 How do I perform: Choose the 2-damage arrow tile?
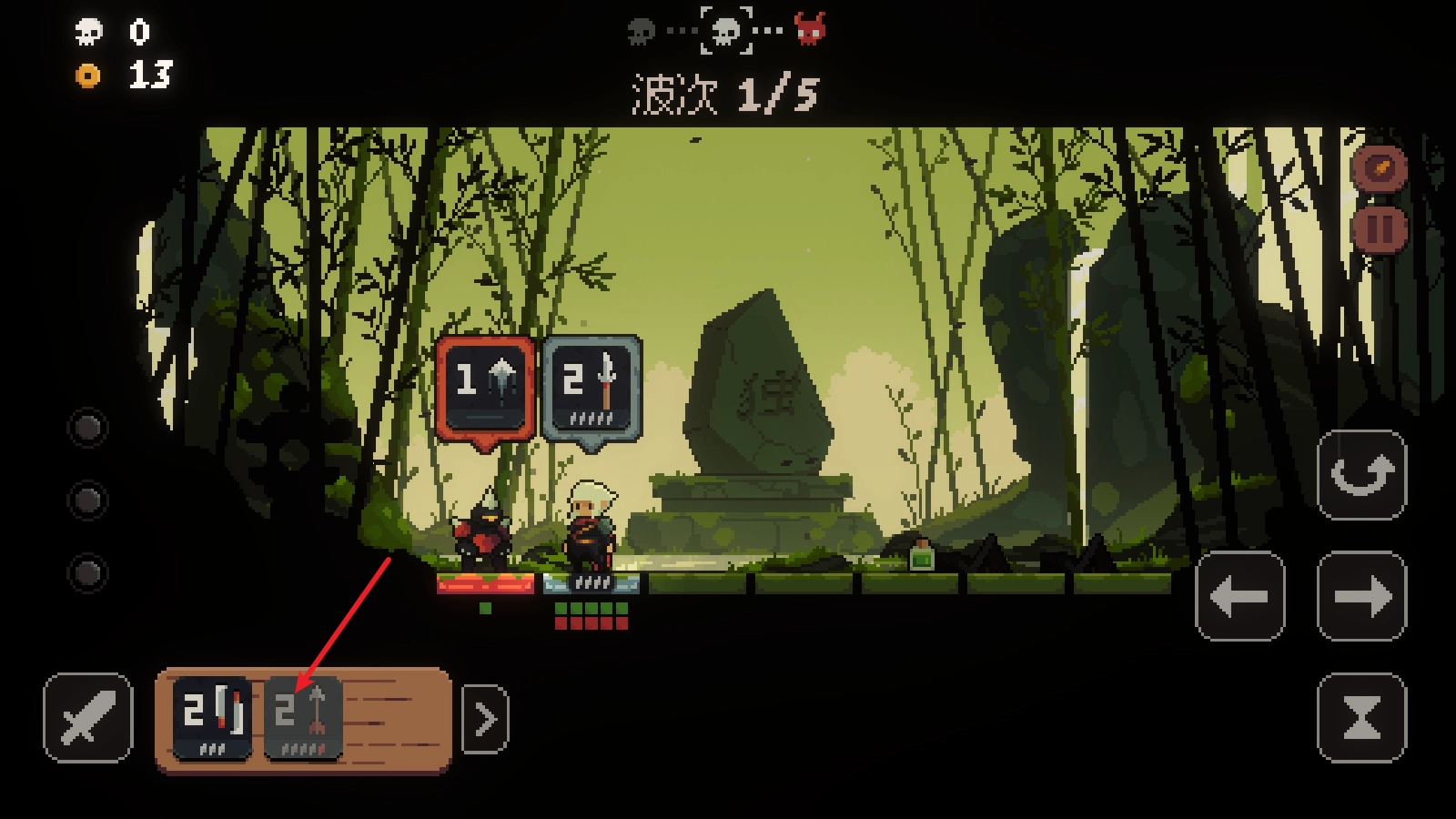pyautogui.click(x=303, y=717)
